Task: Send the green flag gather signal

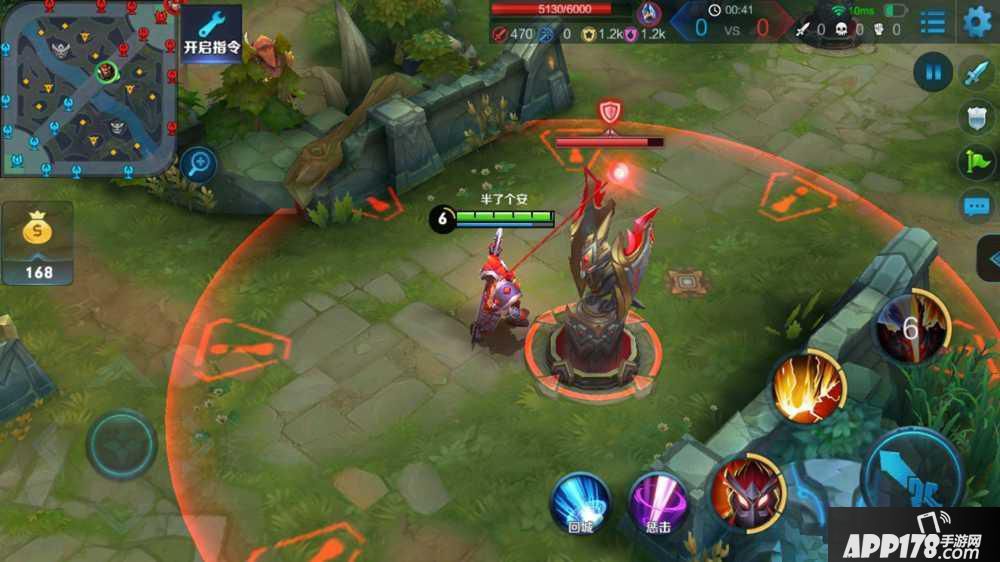Action: pyautogui.click(x=976, y=163)
